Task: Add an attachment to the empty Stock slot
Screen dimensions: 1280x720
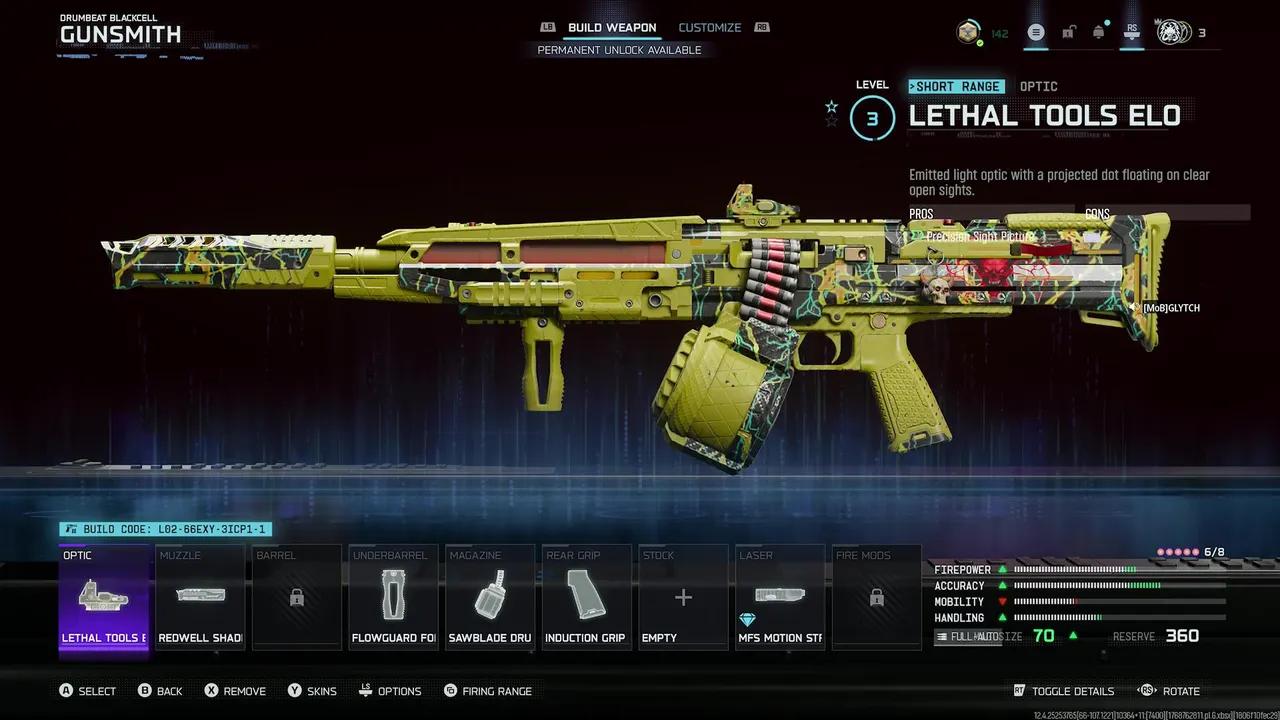Action: pos(683,598)
